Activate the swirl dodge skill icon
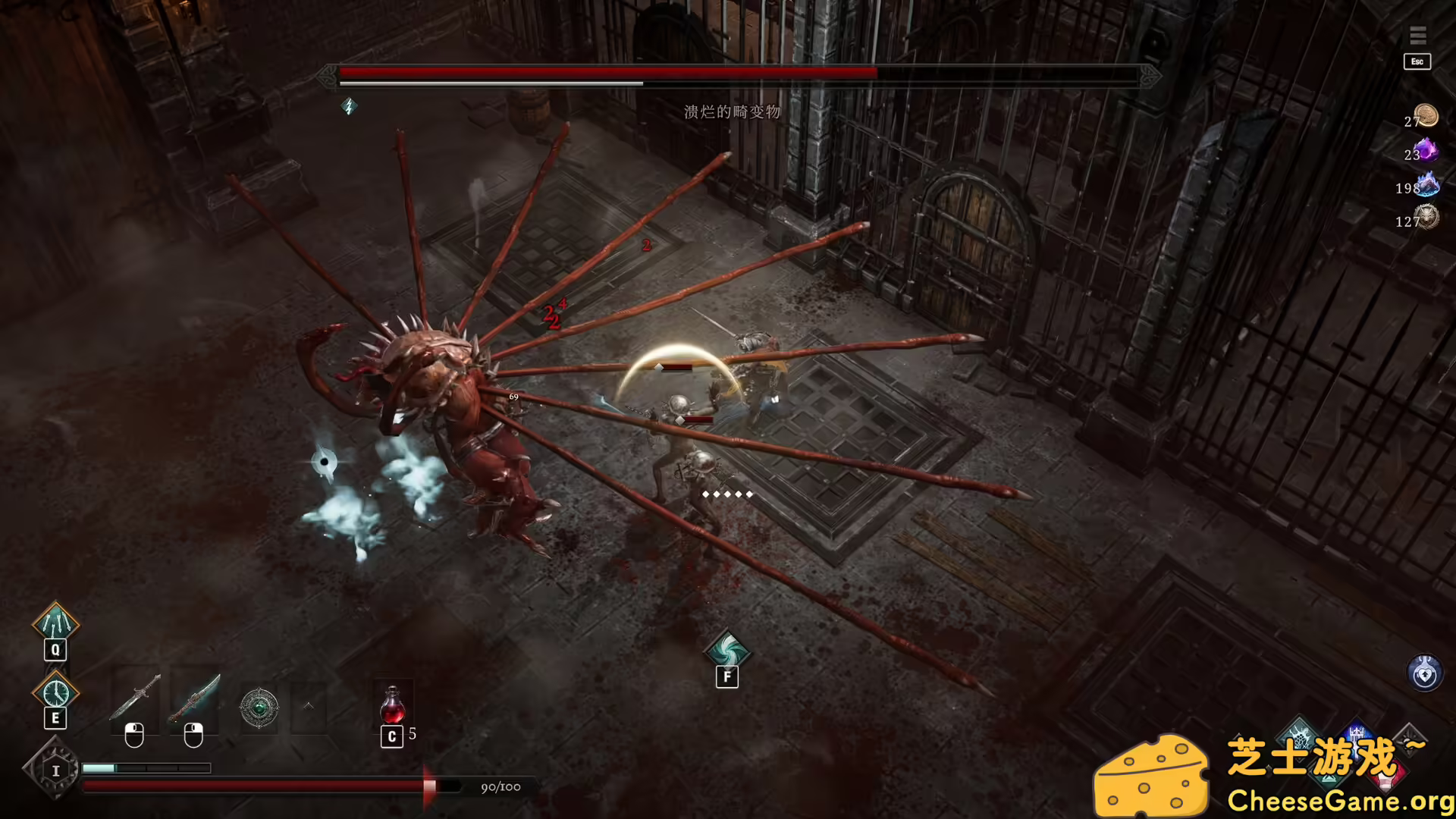The height and width of the screenshot is (819, 1456). (x=726, y=650)
